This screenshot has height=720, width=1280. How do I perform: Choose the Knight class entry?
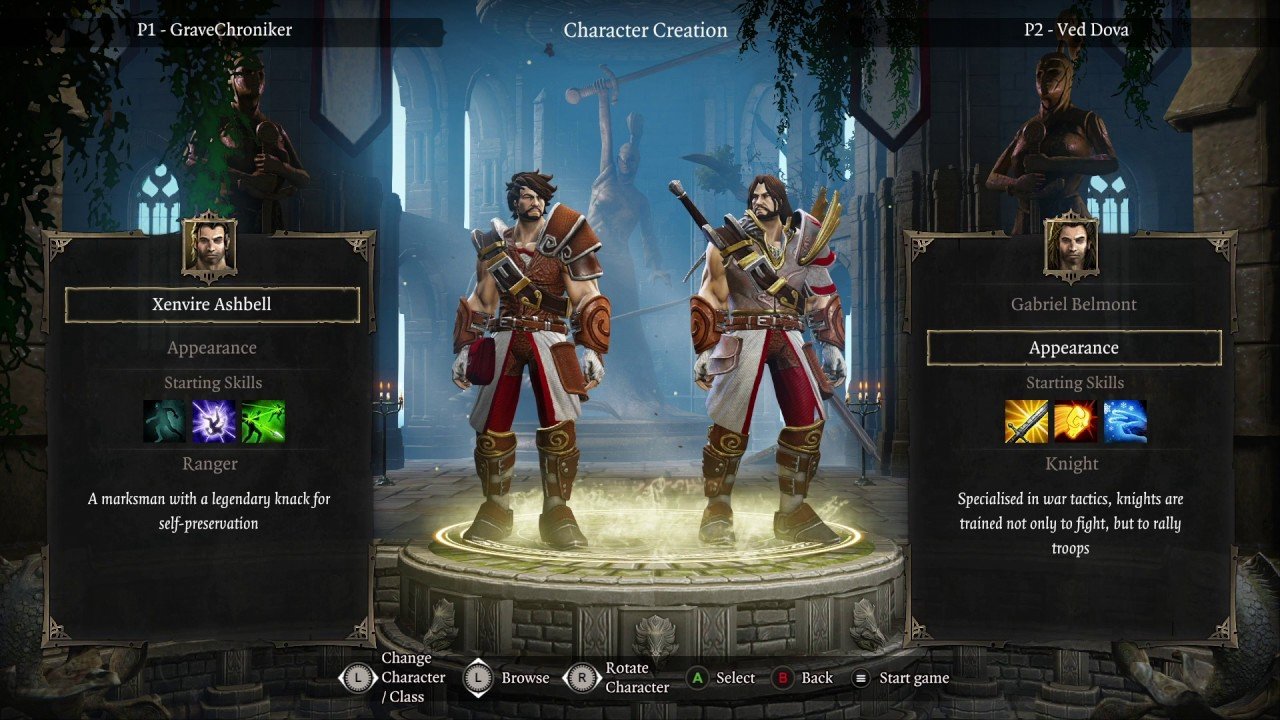[1074, 464]
